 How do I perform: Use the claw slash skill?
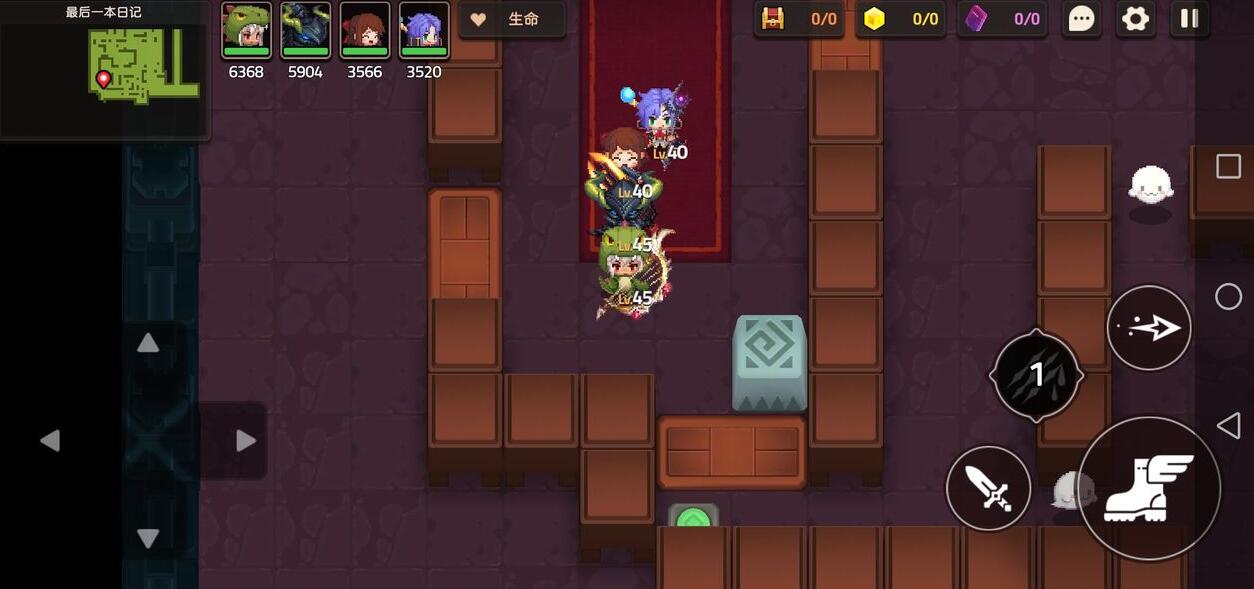tap(1036, 375)
